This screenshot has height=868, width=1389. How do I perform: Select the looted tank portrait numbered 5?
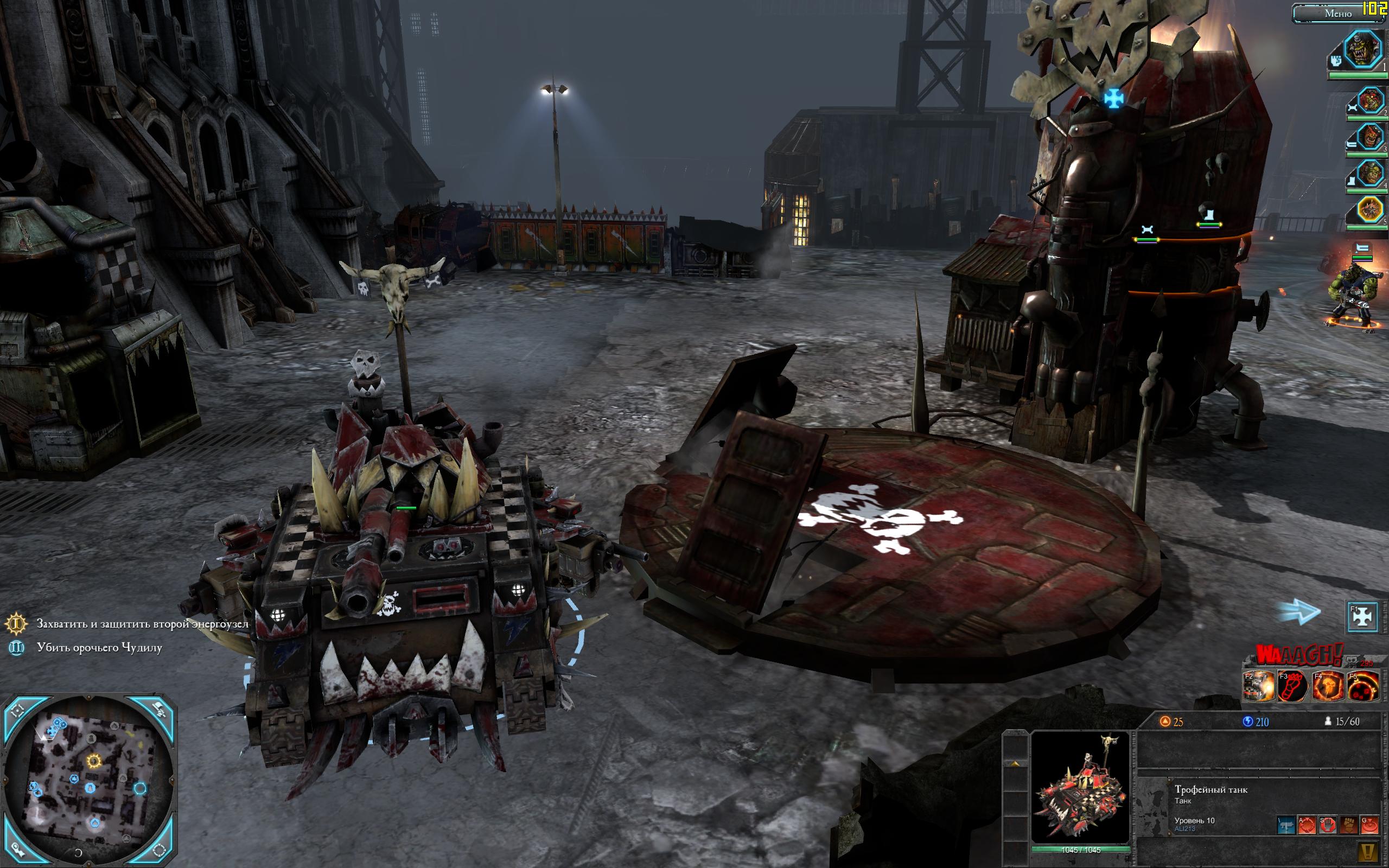coord(1370,210)
